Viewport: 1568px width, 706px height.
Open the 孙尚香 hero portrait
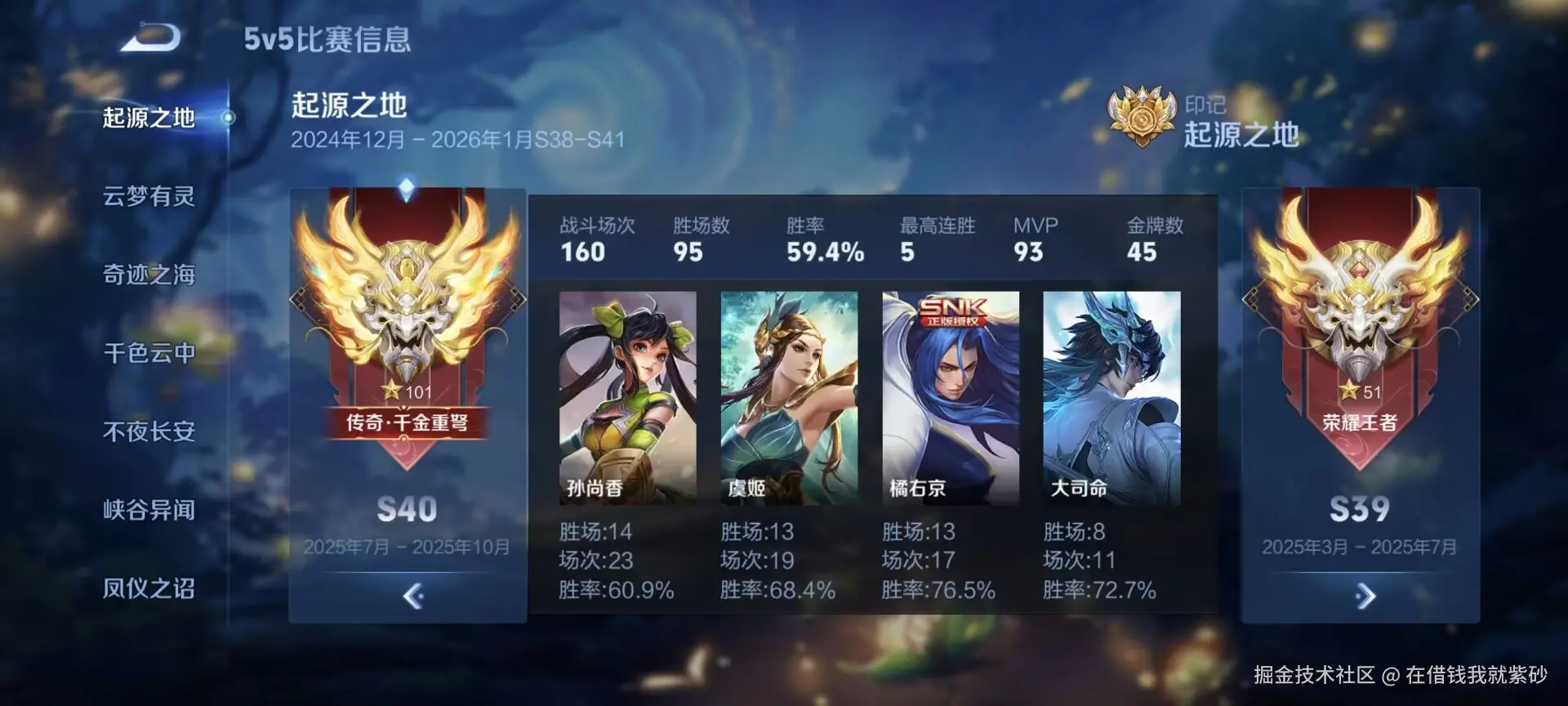pos(627,398)
